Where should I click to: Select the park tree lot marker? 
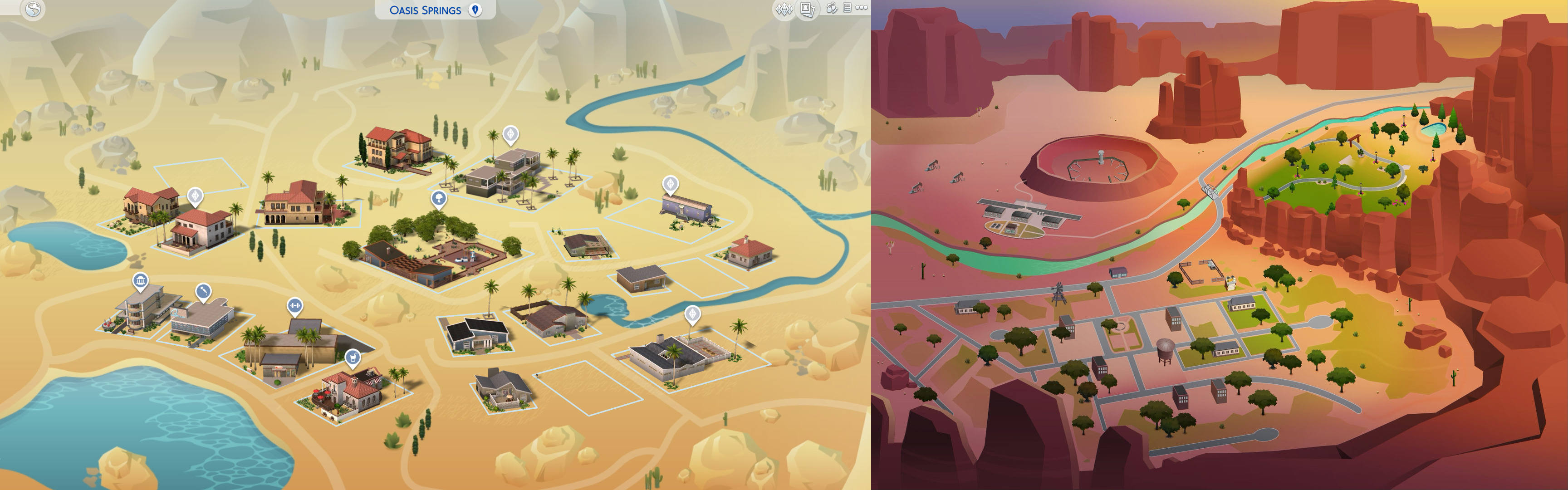(438, 198)
